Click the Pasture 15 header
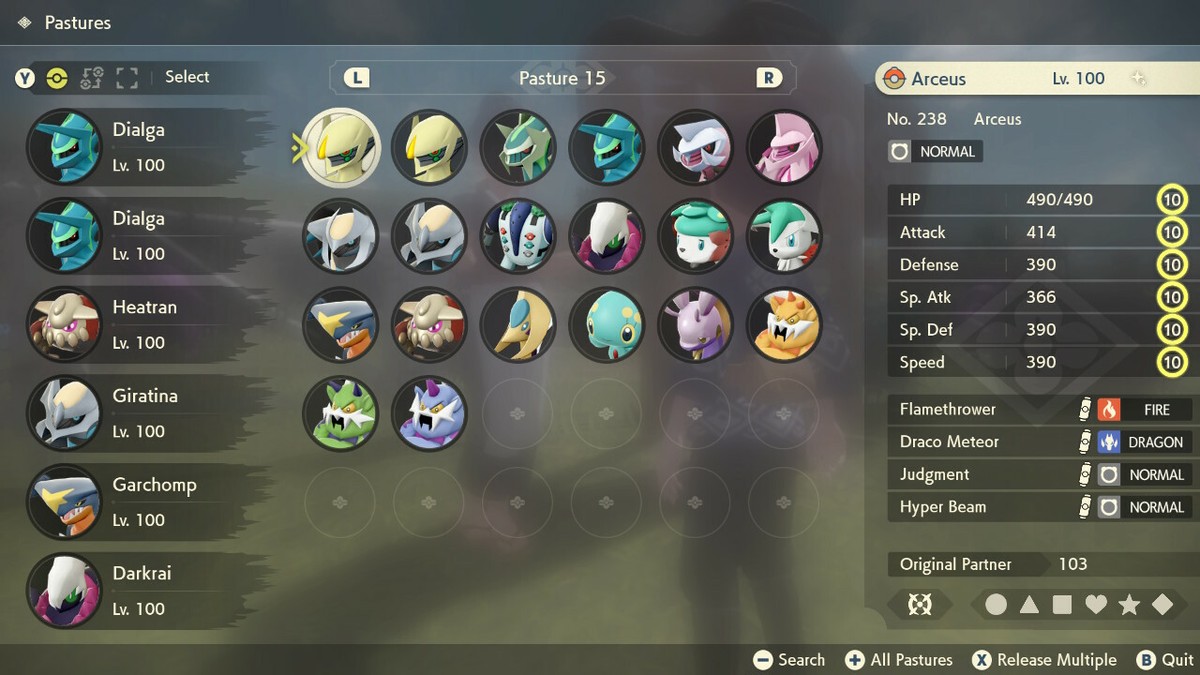The width and height of the screenshot is (1200, 675). point(562,78)
